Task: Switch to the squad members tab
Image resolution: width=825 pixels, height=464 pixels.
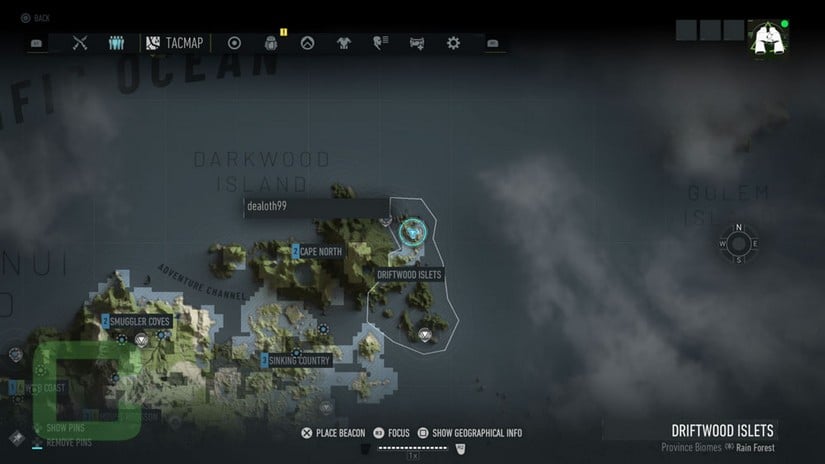Action: click(x=116, y=43)
